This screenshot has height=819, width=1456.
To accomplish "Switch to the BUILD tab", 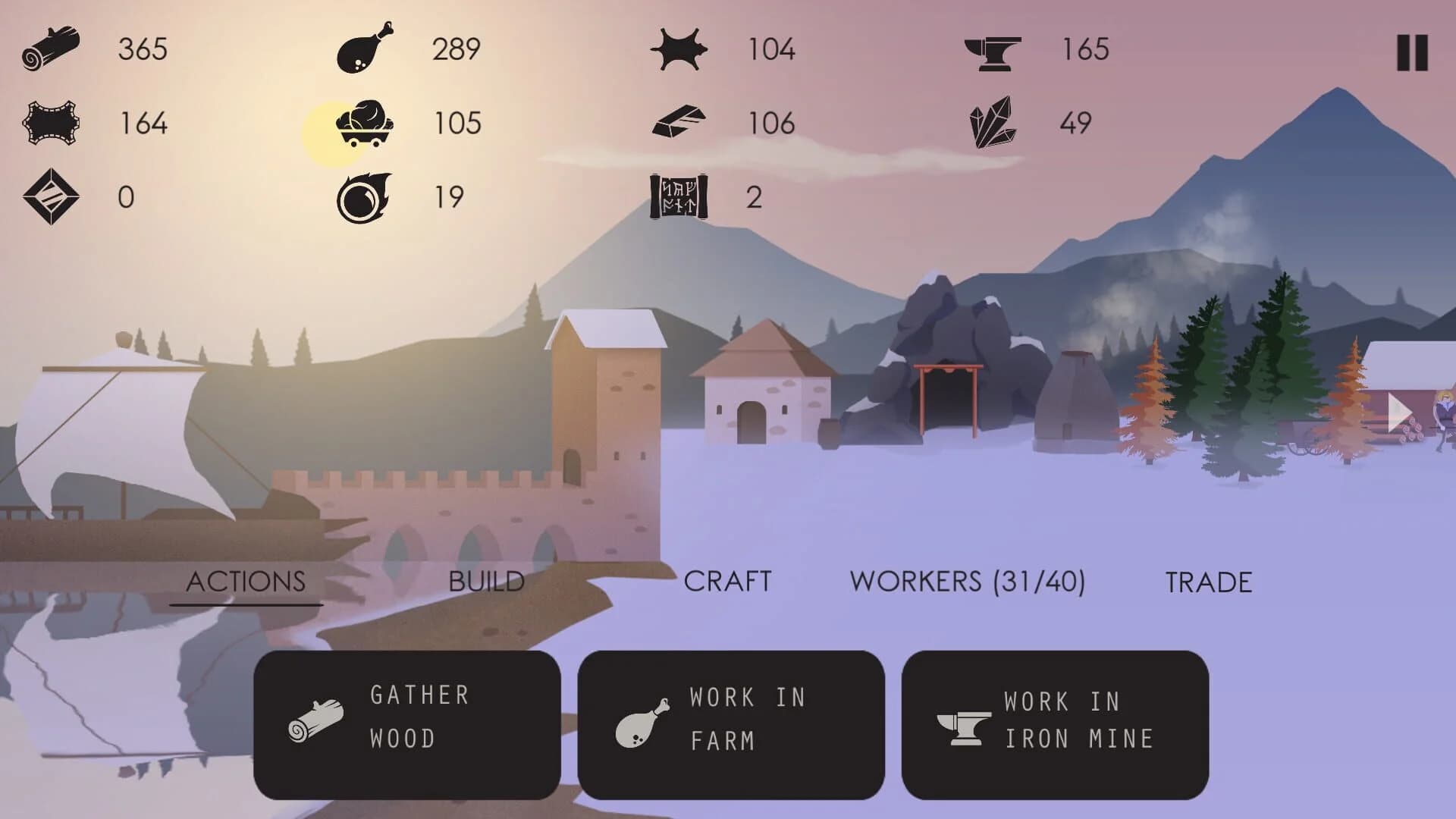I will tap(486, 582).
